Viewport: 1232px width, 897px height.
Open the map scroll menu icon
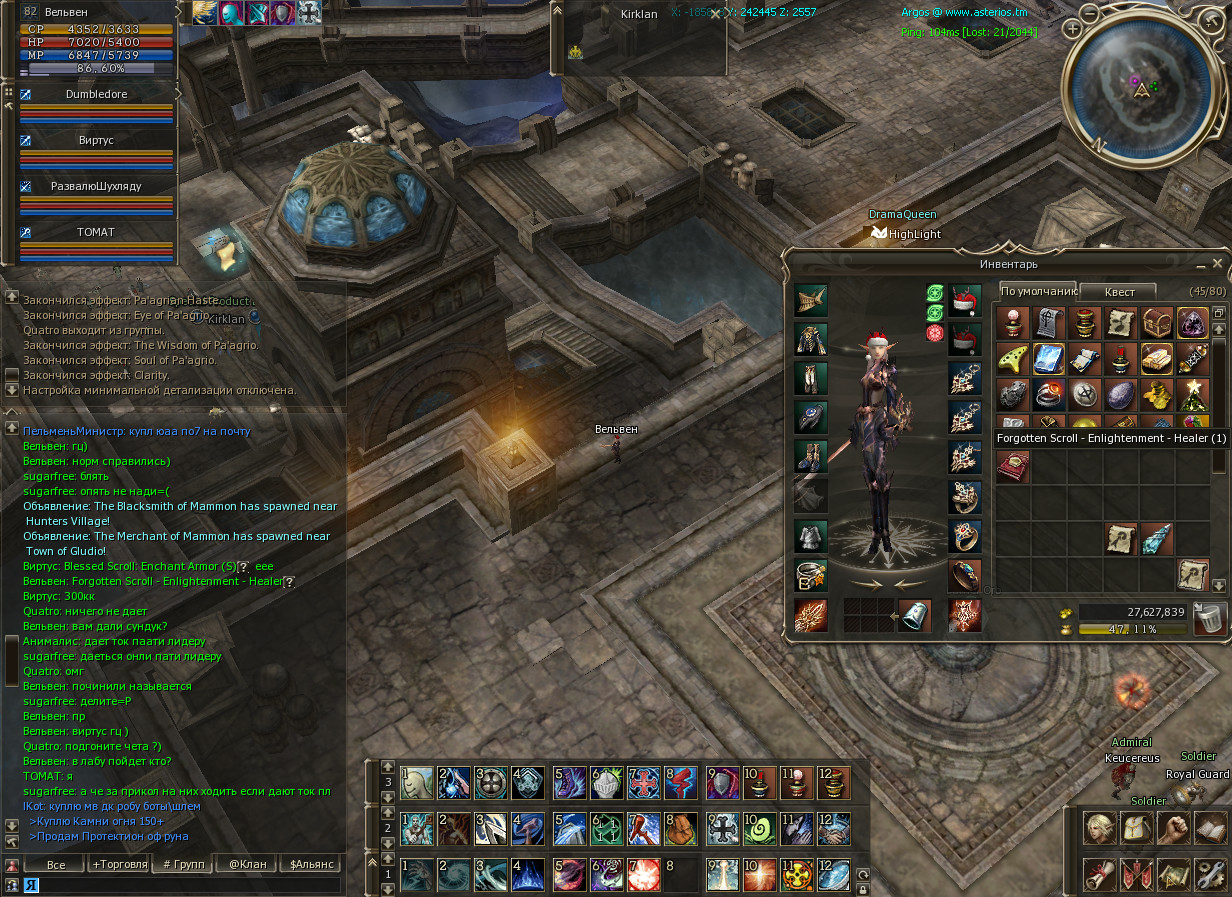click(x=1174, y=873)
